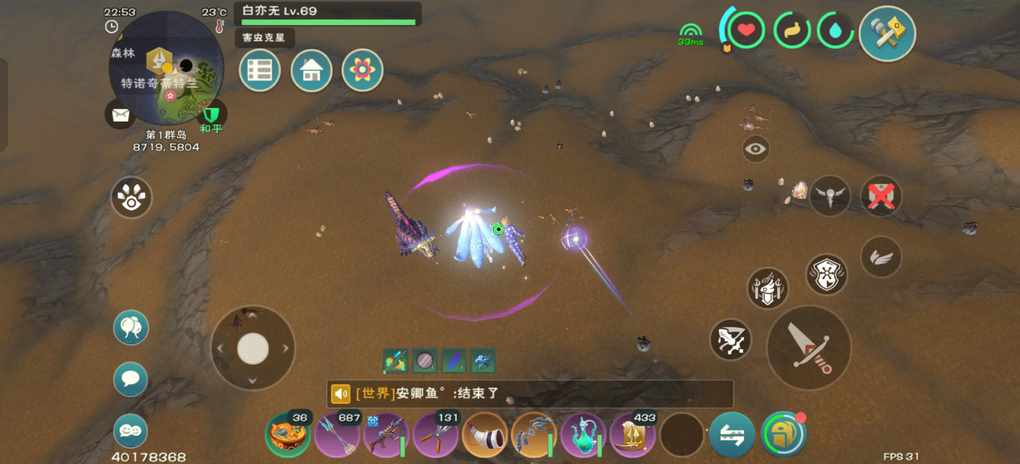Attack with the large sword button
The image size is (1020, 464).
[808, 347]
